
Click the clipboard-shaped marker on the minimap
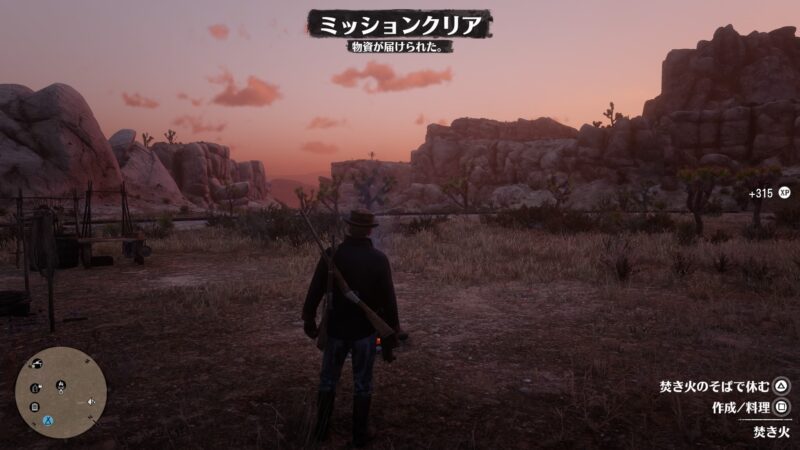point(34,407)
